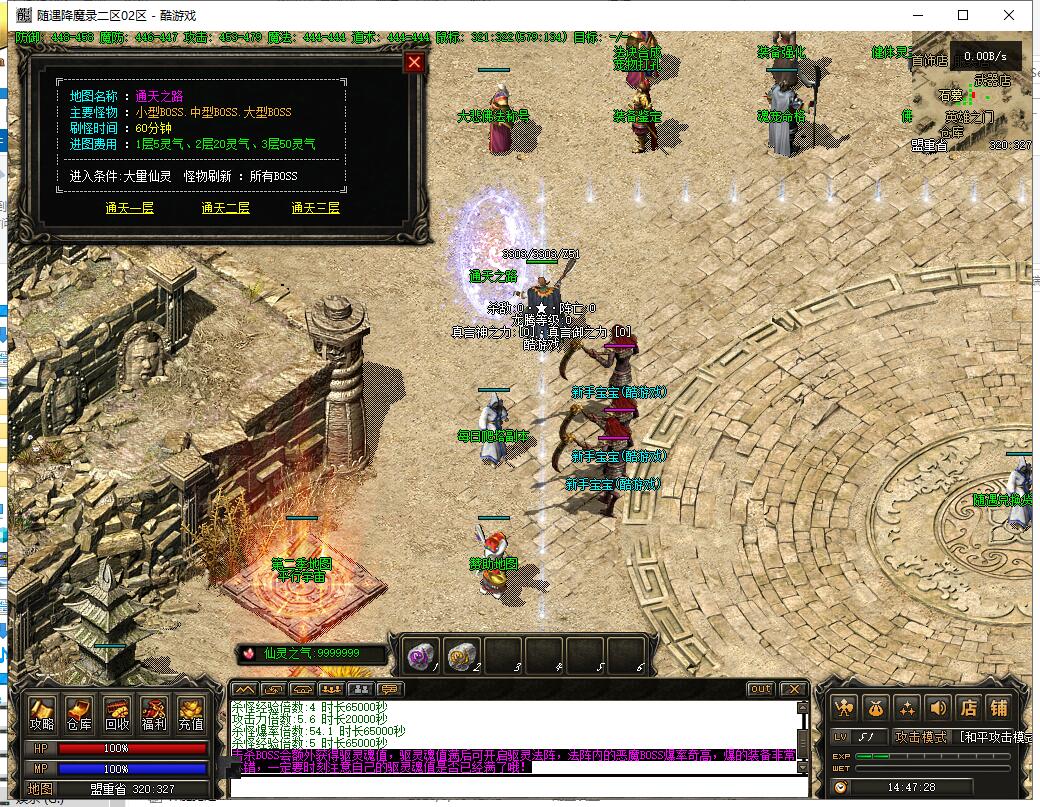Open the bag pouch icon
The image size is (1040, 807).
[876, 707]
